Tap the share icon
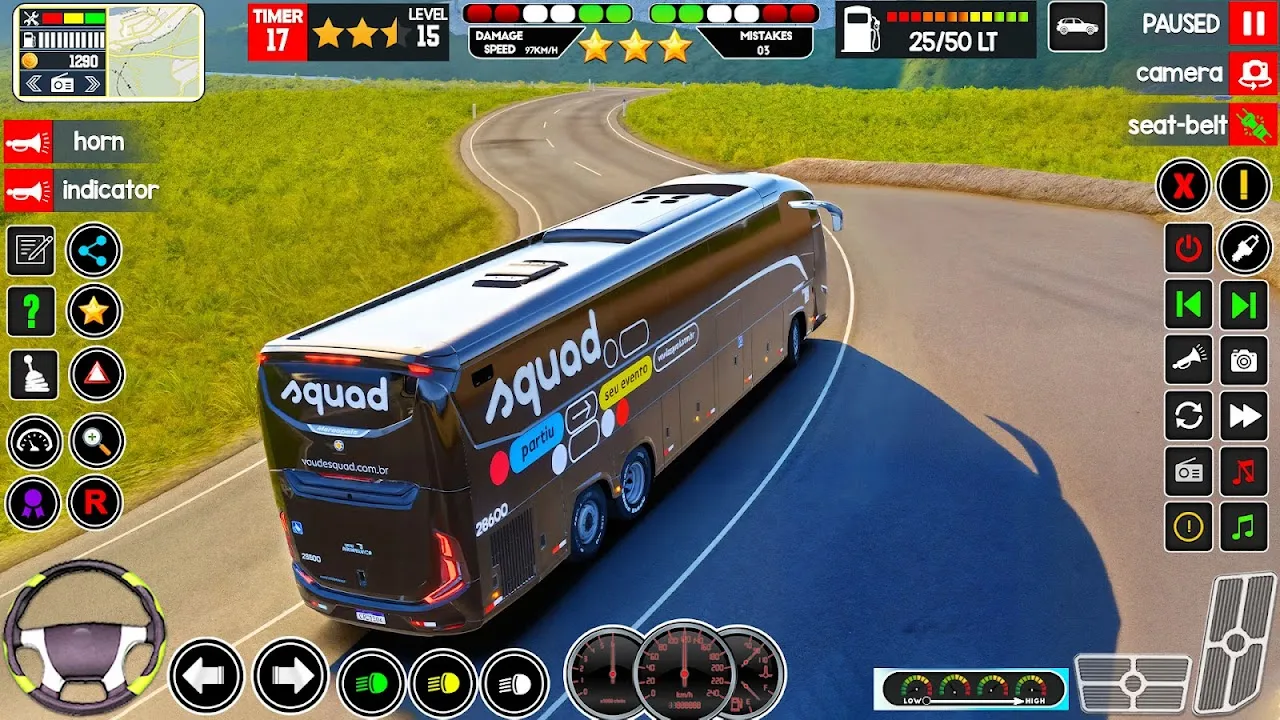 coord(94,251)
